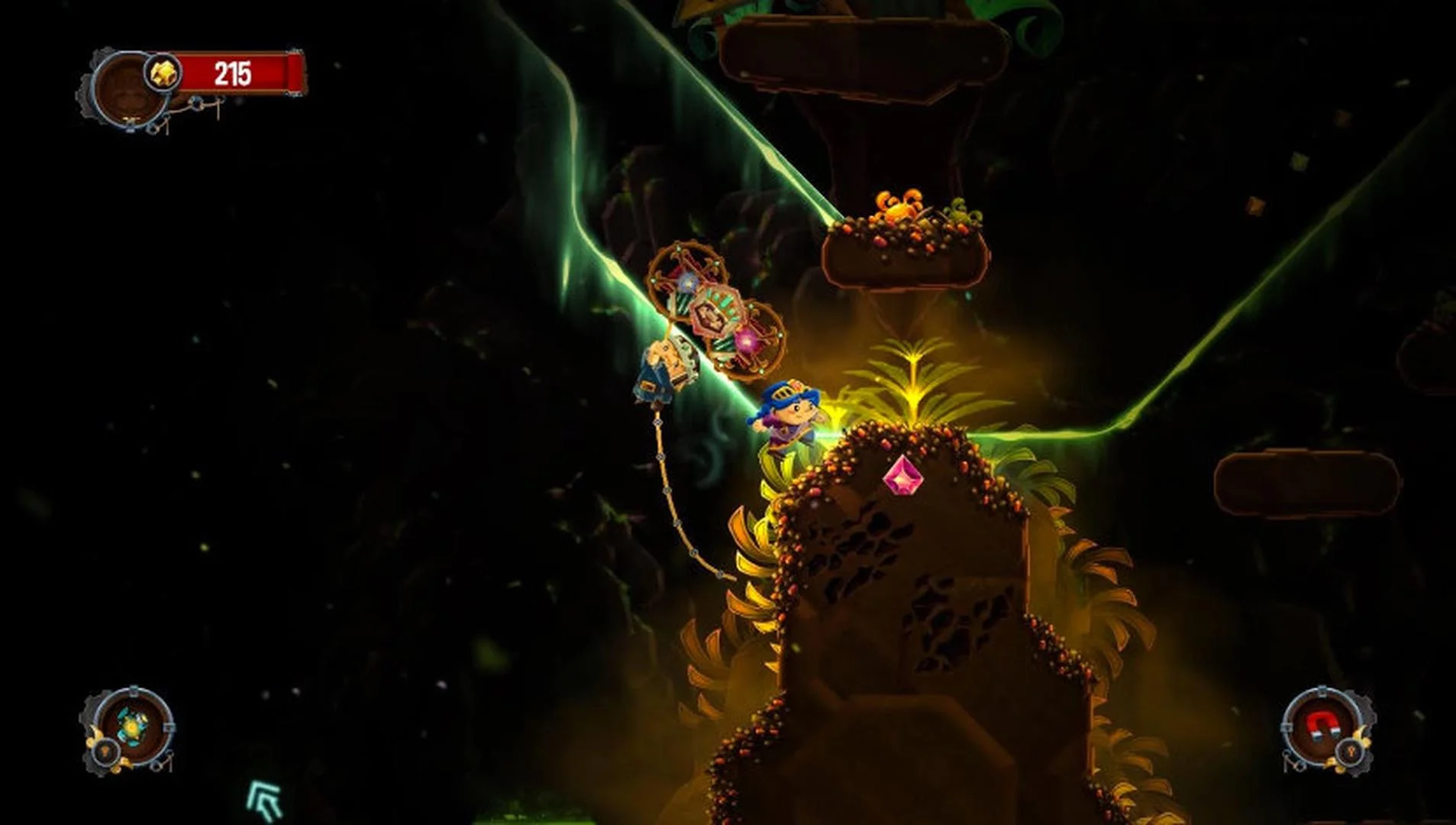Select the chariot's ornate wheel
Screen dimensions: 1456x825
(x=687, y=283)
